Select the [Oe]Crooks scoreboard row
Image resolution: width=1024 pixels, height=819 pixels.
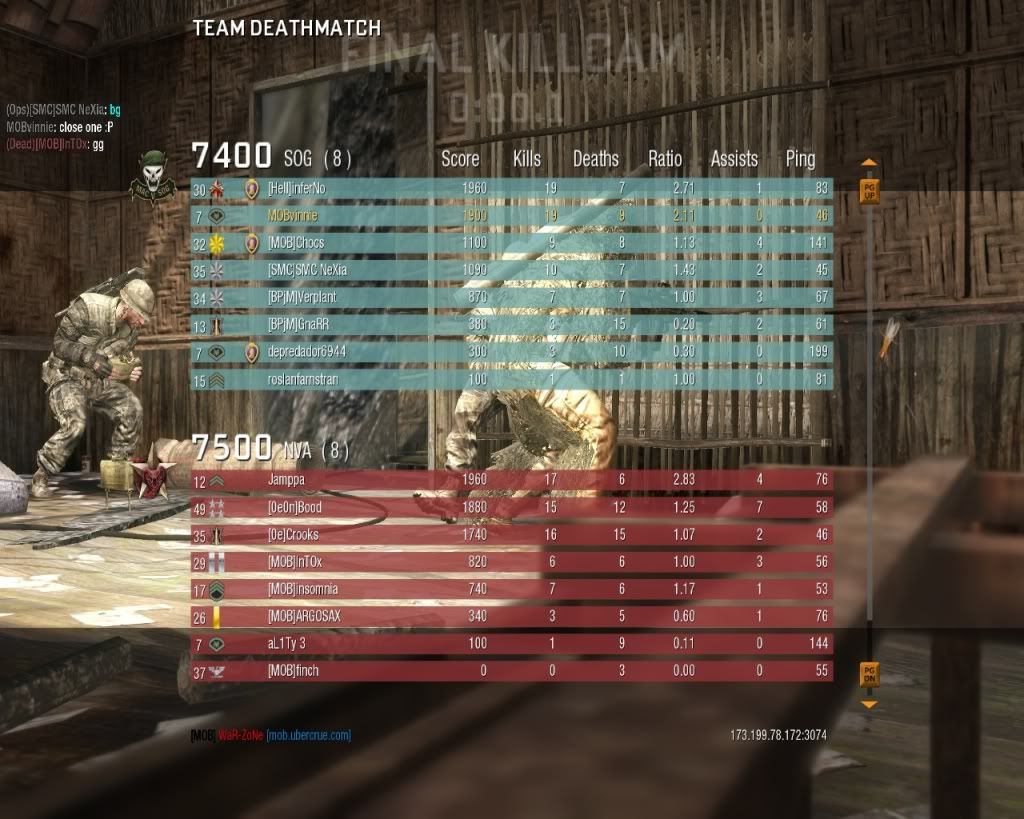coord(511,535)
